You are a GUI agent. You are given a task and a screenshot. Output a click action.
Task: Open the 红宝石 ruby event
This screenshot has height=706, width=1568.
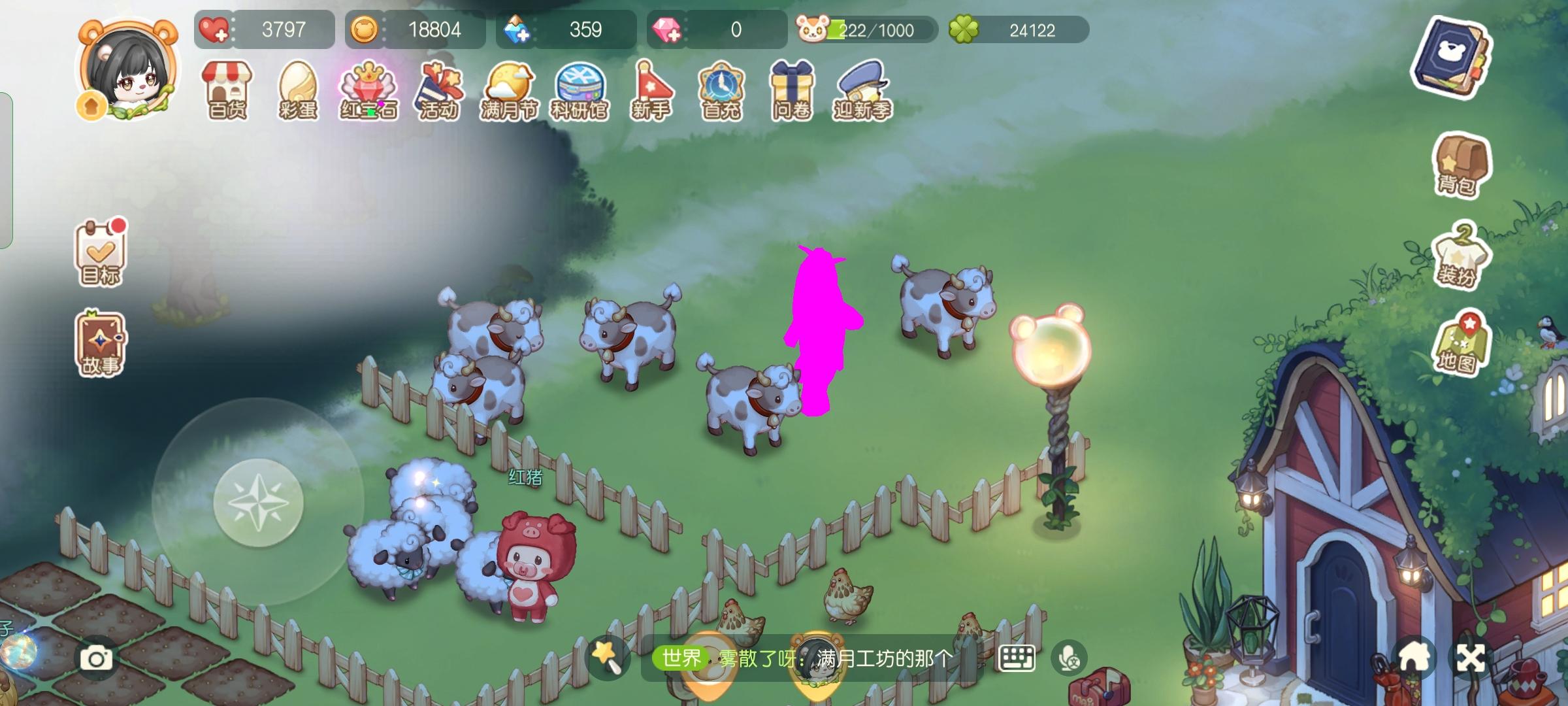pyautogui.click(x=369, y=90)
